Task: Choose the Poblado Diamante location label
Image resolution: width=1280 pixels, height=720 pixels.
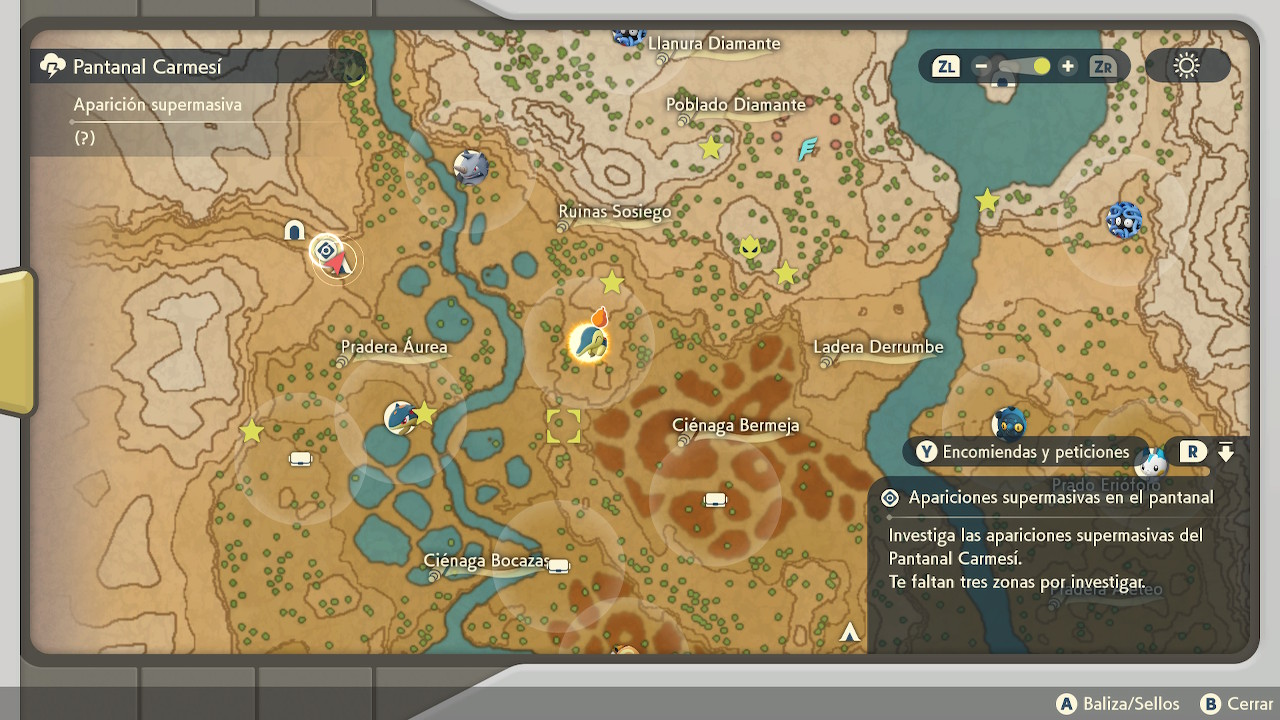Action: coord(736,105)
